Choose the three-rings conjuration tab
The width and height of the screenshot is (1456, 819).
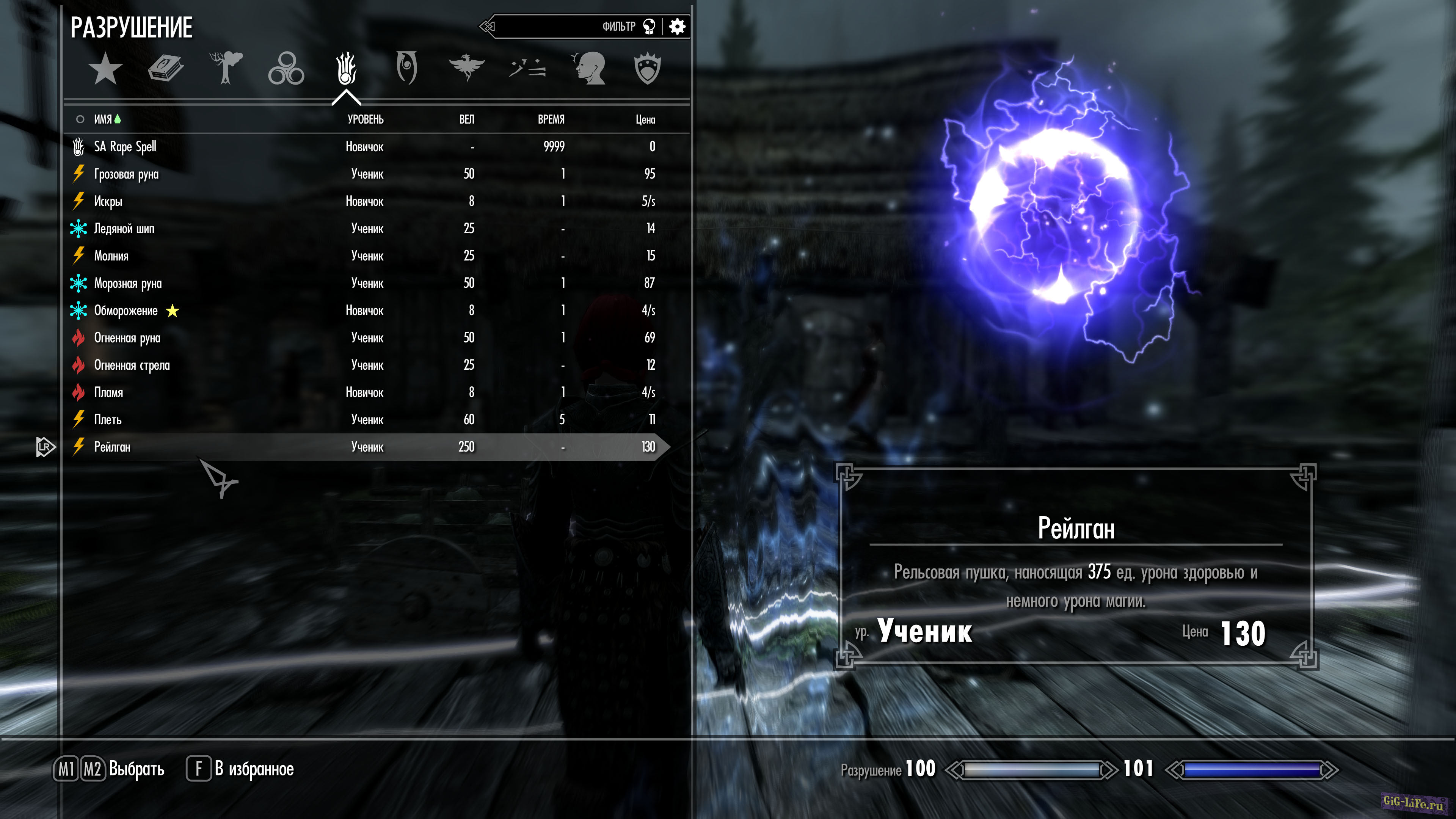[286, 68]
